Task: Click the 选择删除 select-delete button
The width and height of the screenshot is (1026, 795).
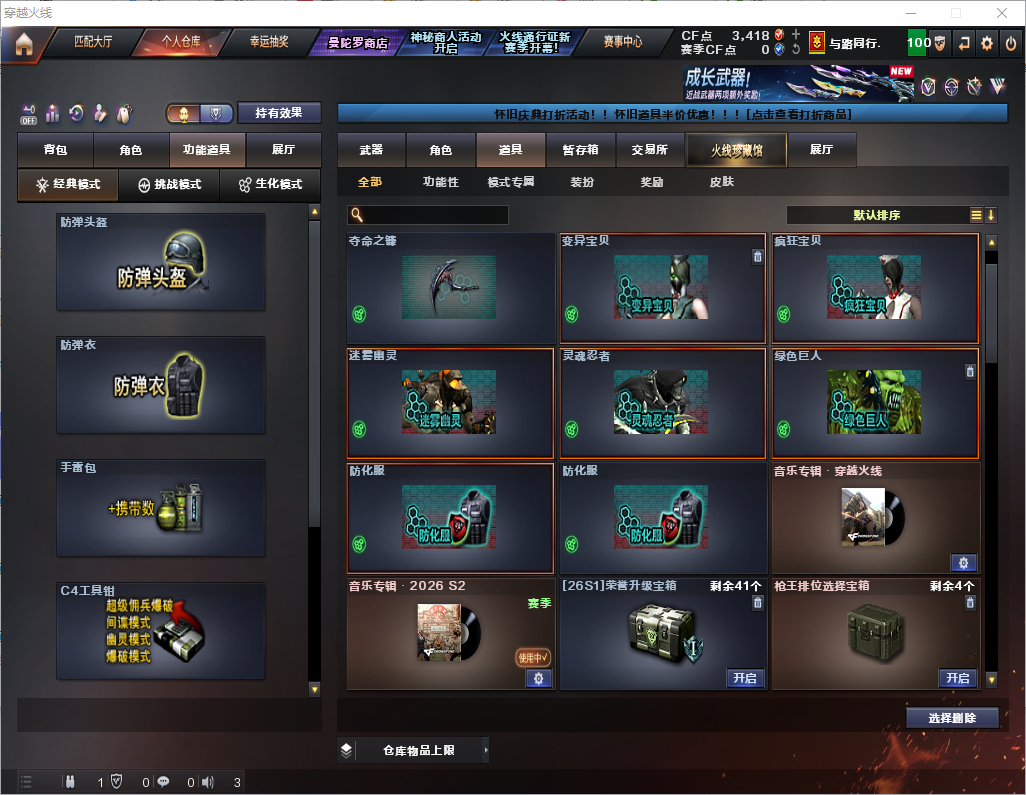Action: [x=952, y=718]
